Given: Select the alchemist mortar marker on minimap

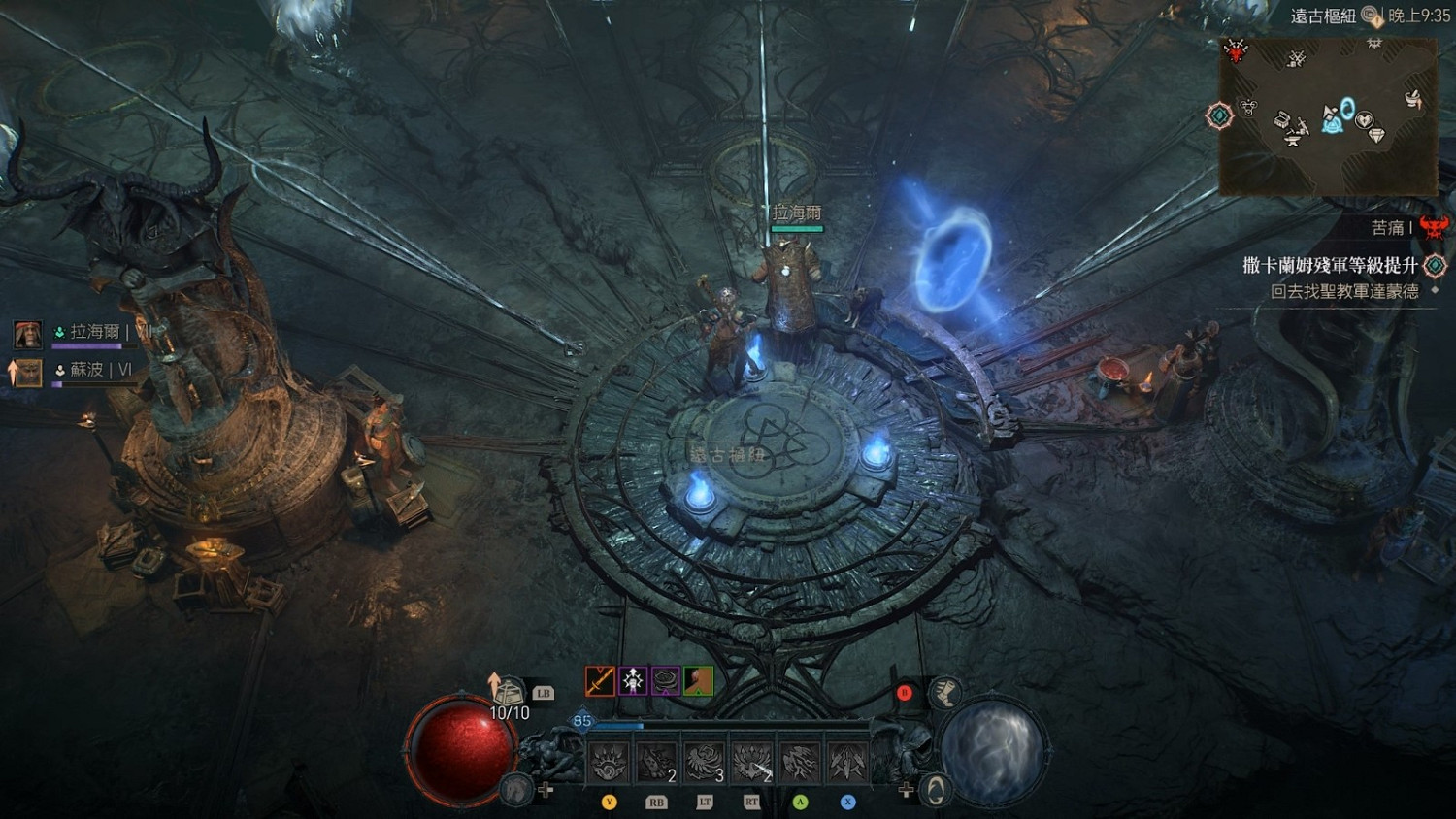Looking at the screenshot, I should coord(1413,98).
